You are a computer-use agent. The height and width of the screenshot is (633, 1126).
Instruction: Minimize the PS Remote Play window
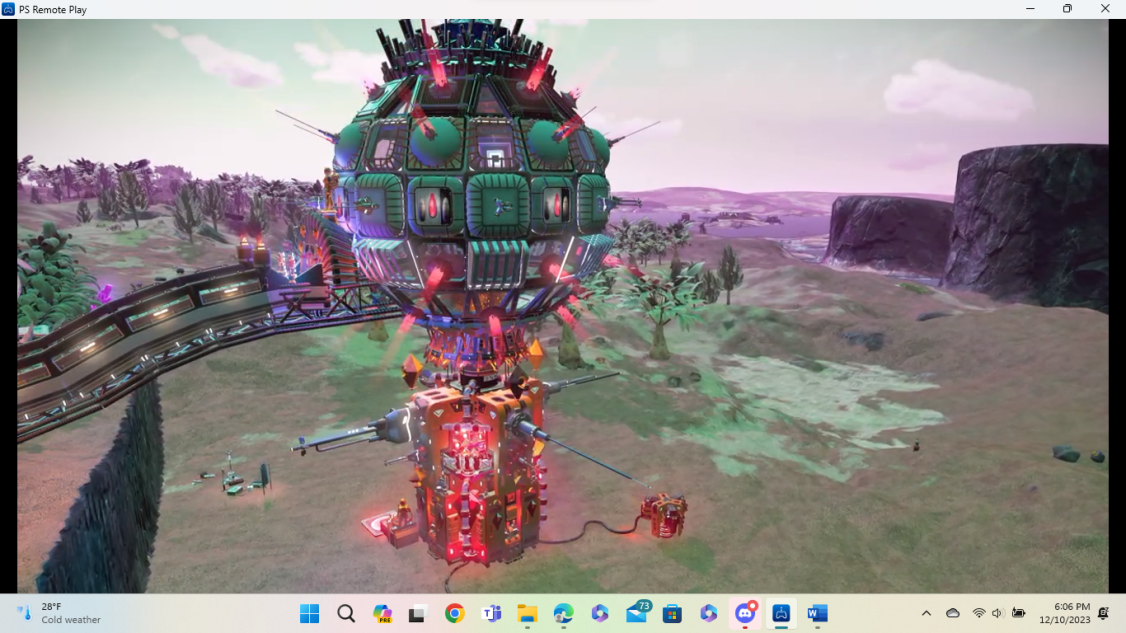[x=1030, y=9]
